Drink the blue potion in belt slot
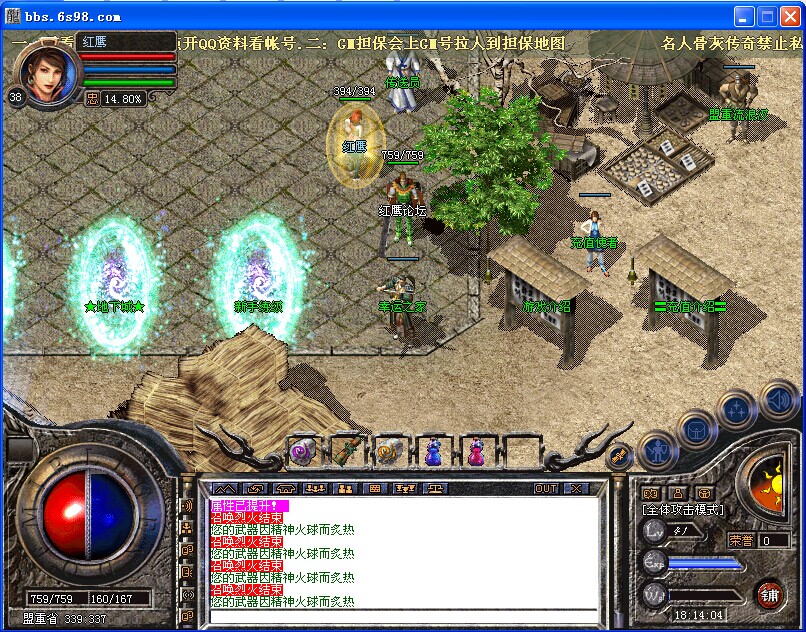 coord(433,451)
